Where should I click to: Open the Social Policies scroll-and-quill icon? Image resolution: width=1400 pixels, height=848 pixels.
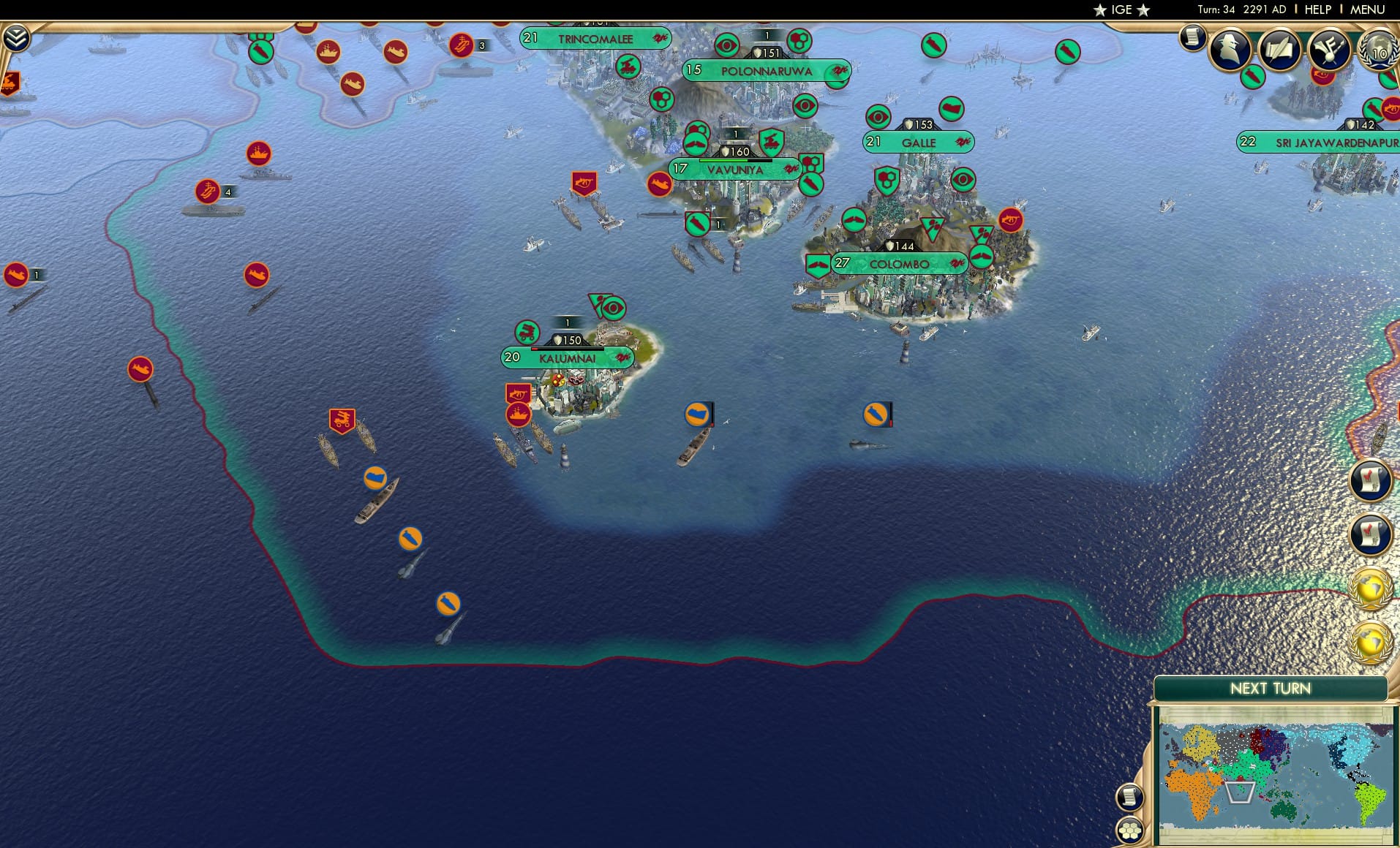click(1281, 50)
